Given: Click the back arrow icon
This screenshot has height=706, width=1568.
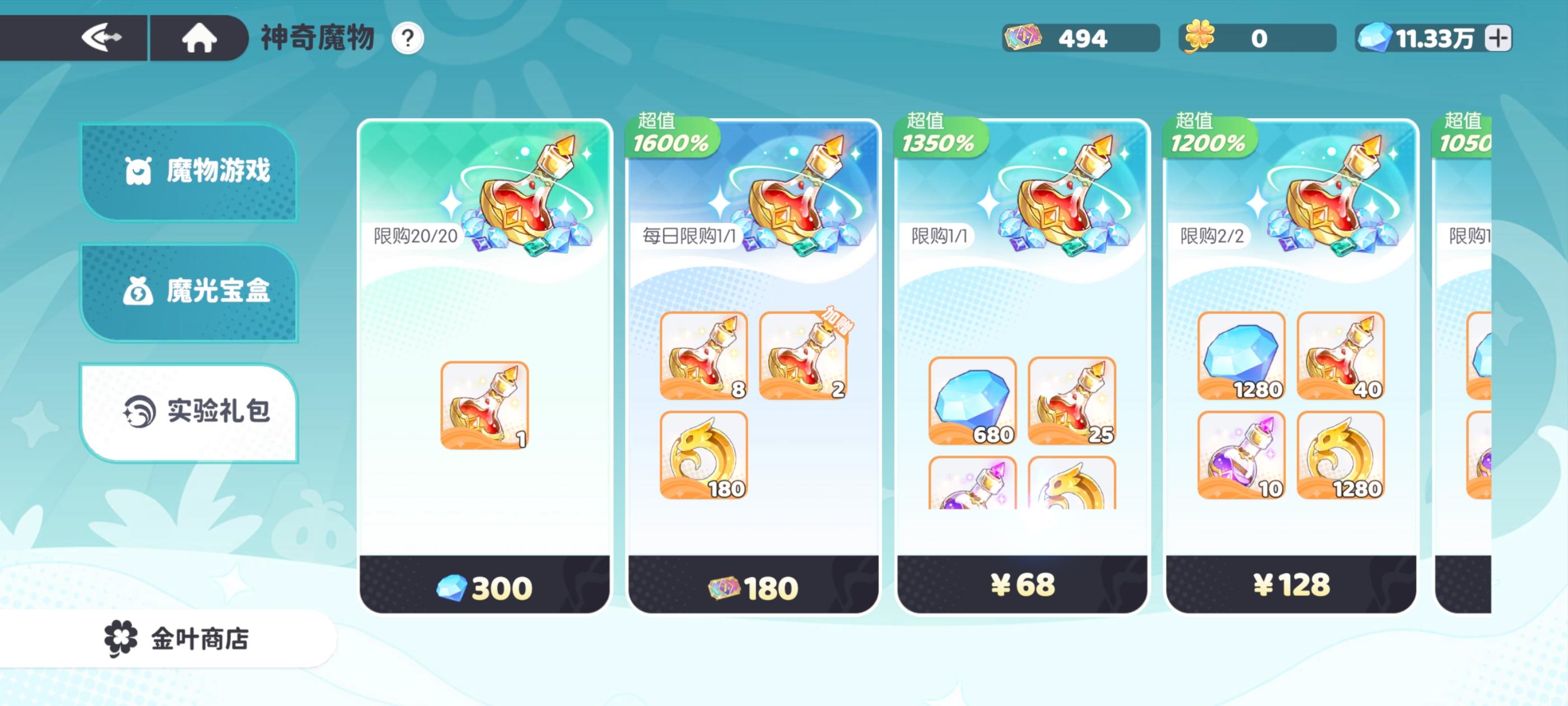Looking at the screenshot, I should pyautogui.click(x=105, y=38).
